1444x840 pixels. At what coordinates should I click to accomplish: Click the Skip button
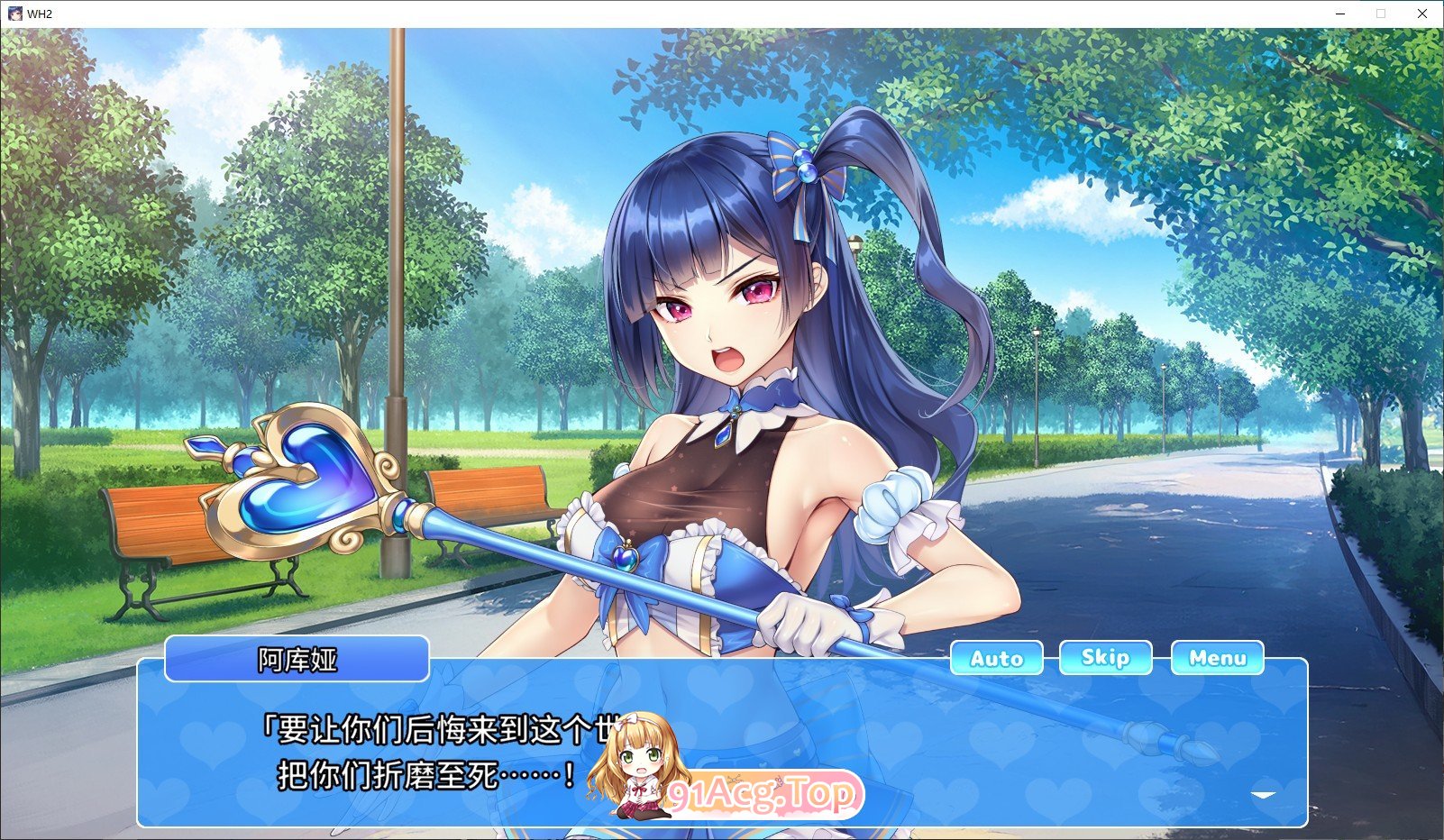[1105, 658]
